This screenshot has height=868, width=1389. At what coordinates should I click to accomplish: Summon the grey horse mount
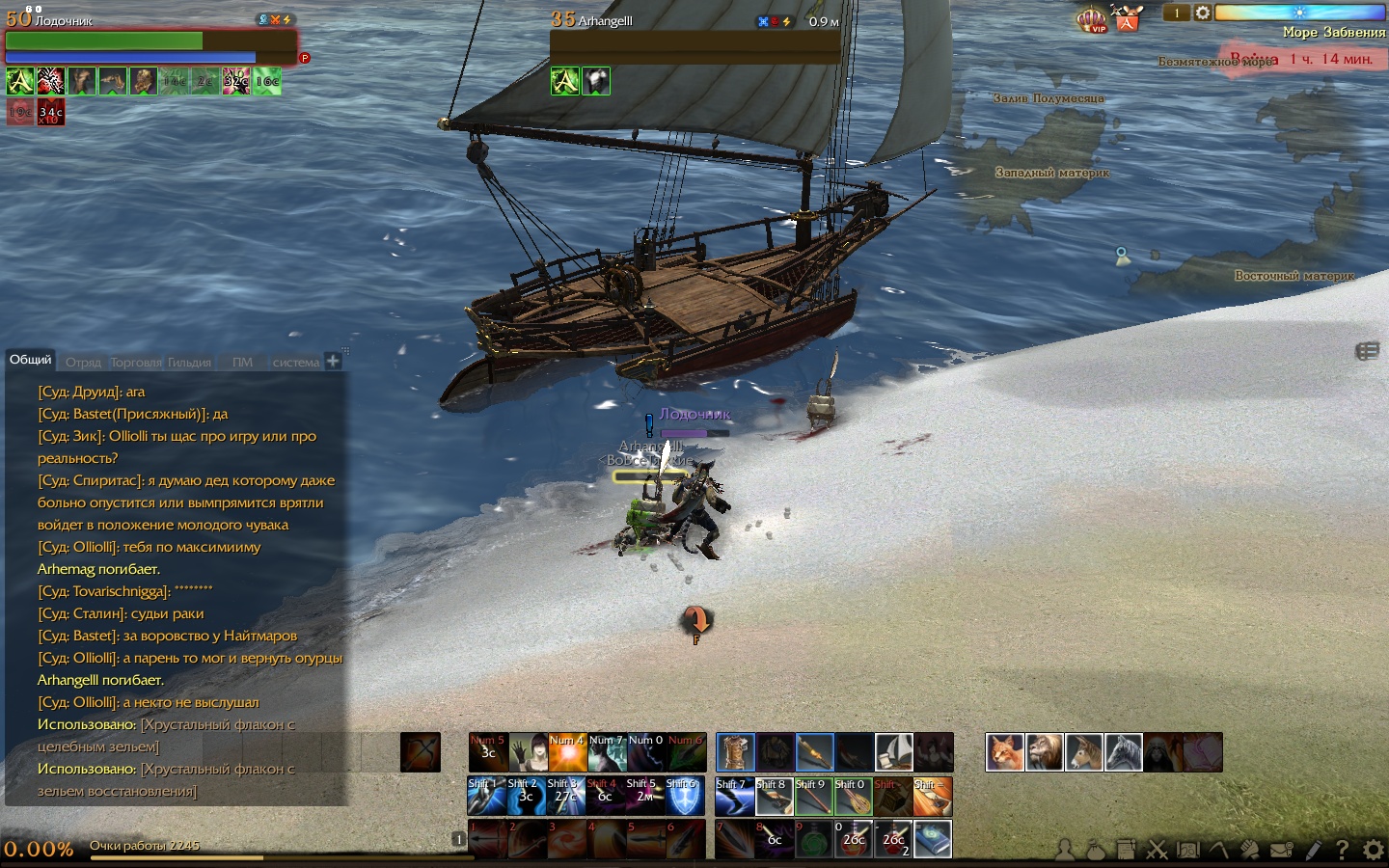[x=1123, y=752]
